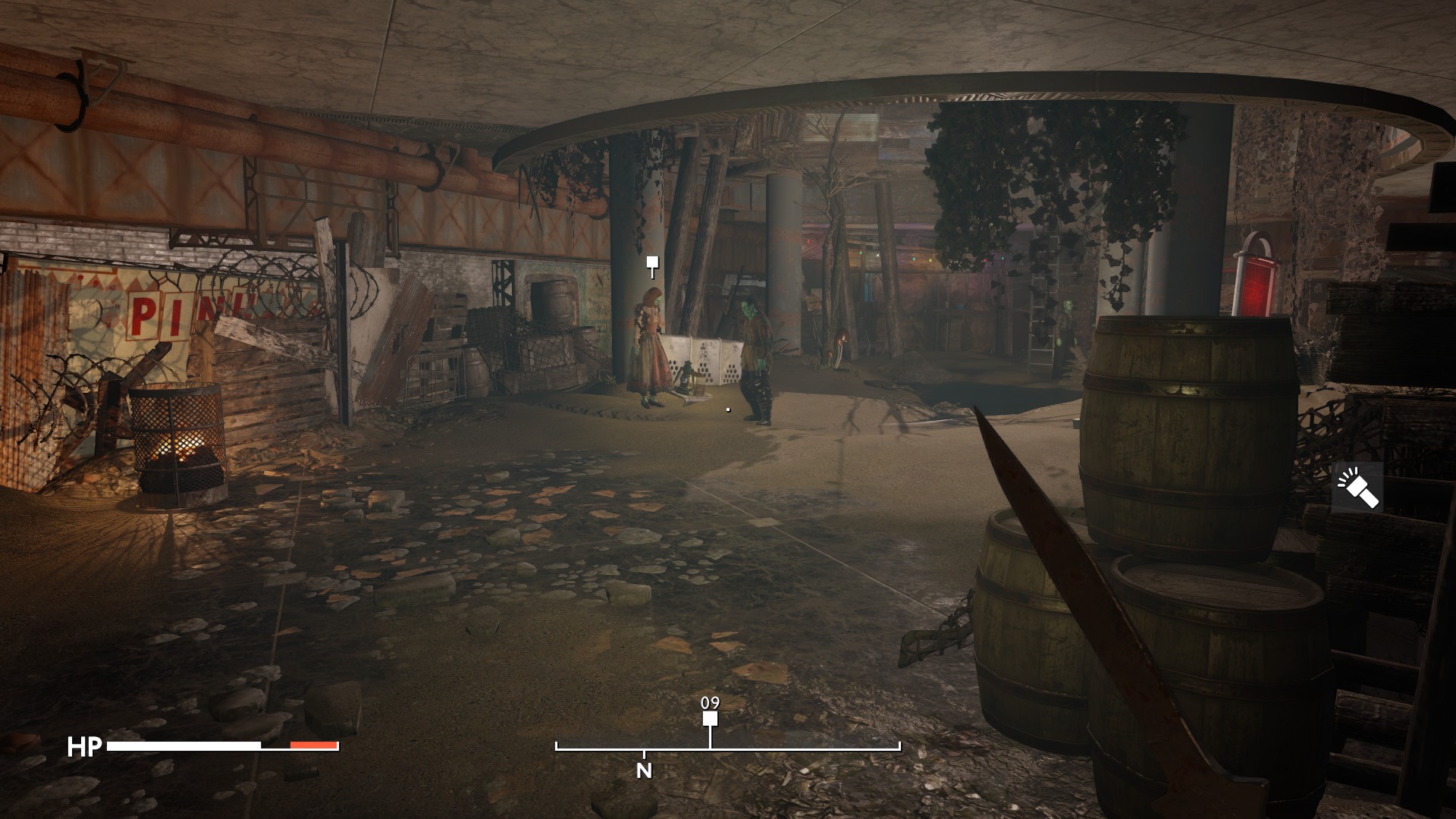Click the compass quest marker labeled 09
This screenshot has width=1456, height=819.
click(x=710, y=718)
